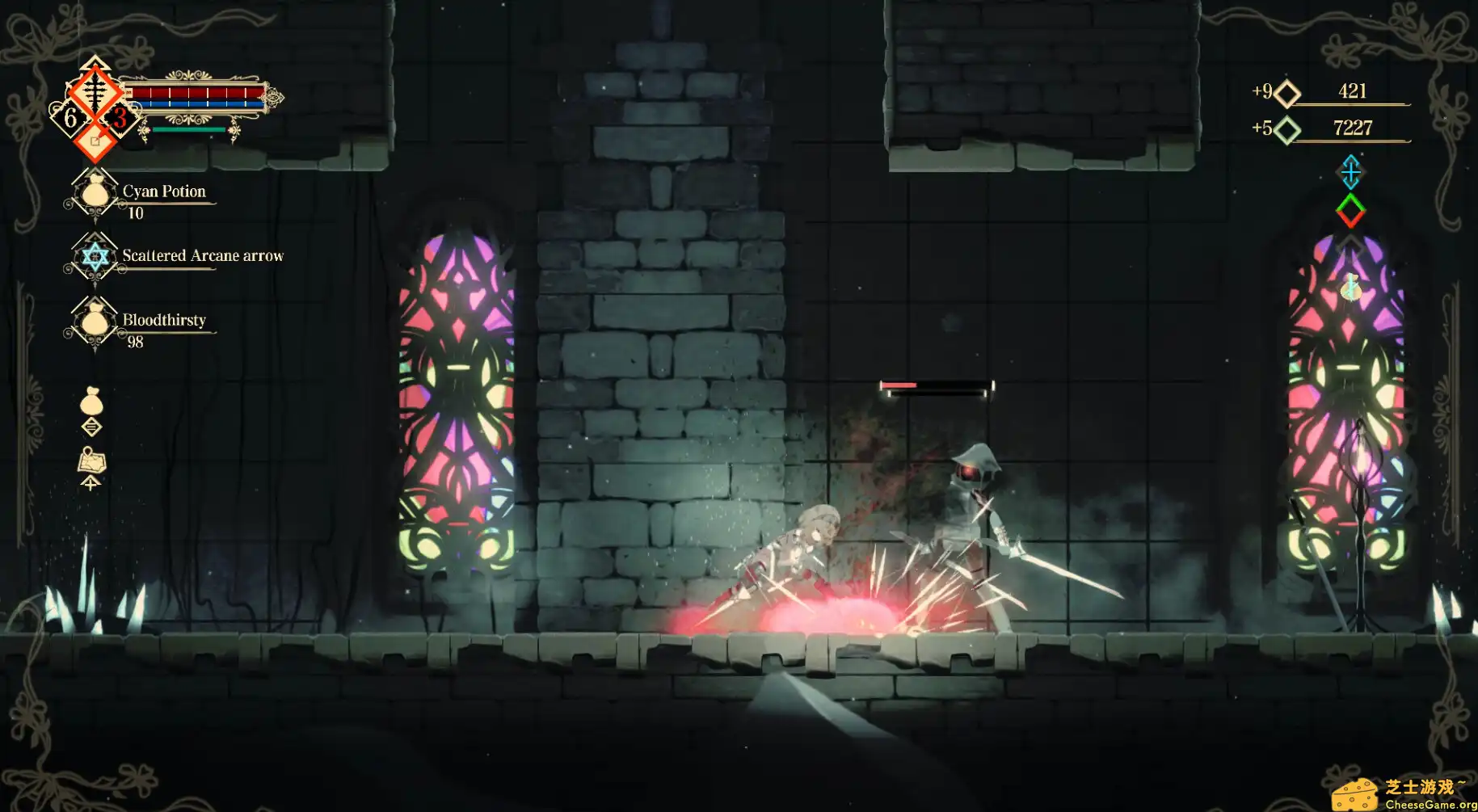
Task: Select the Cyan Potion item slot
Action: tap(95, 194)
